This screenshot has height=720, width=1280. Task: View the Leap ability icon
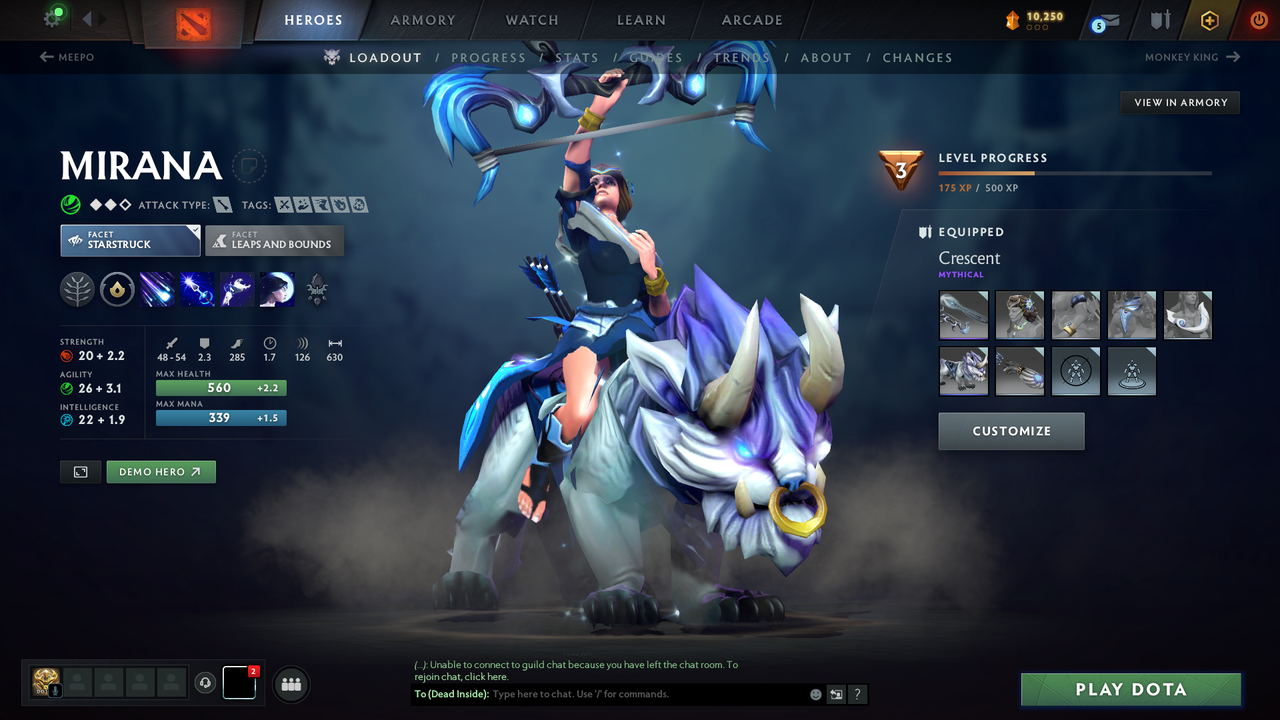click(x=237, y=289)
